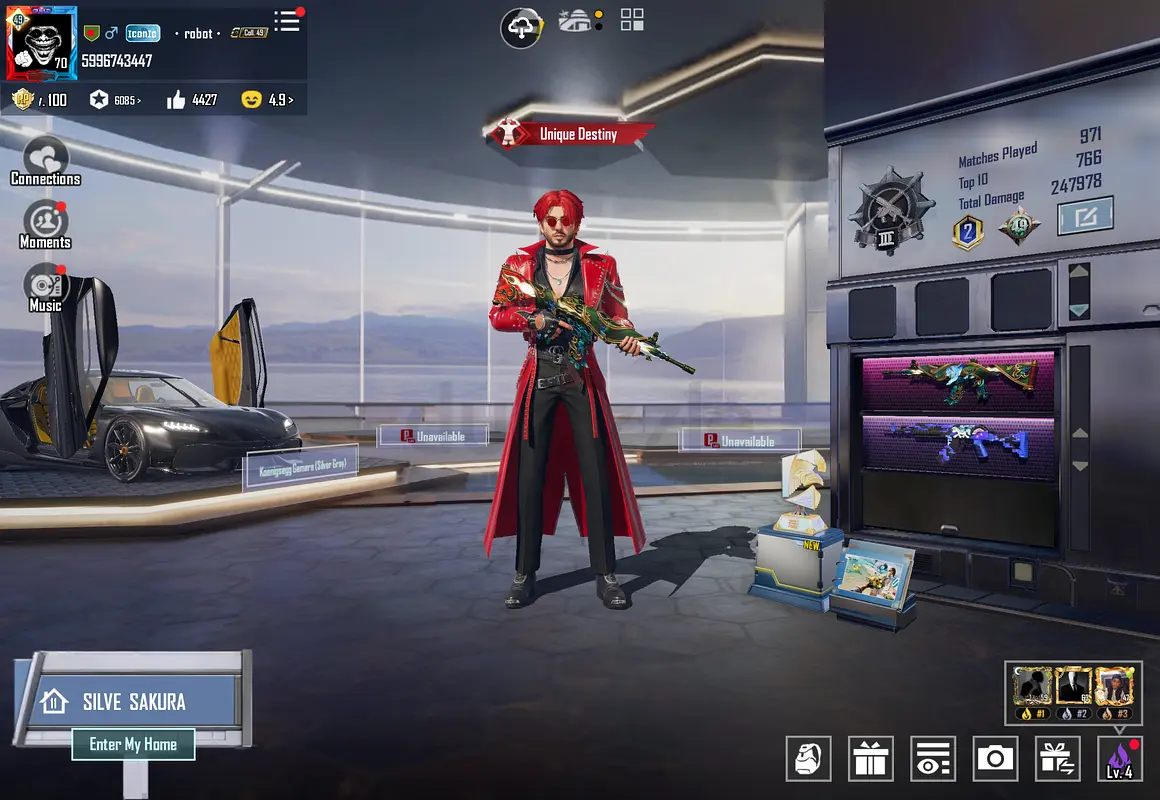Open the list menu with red notification dot

coord(287,21)
